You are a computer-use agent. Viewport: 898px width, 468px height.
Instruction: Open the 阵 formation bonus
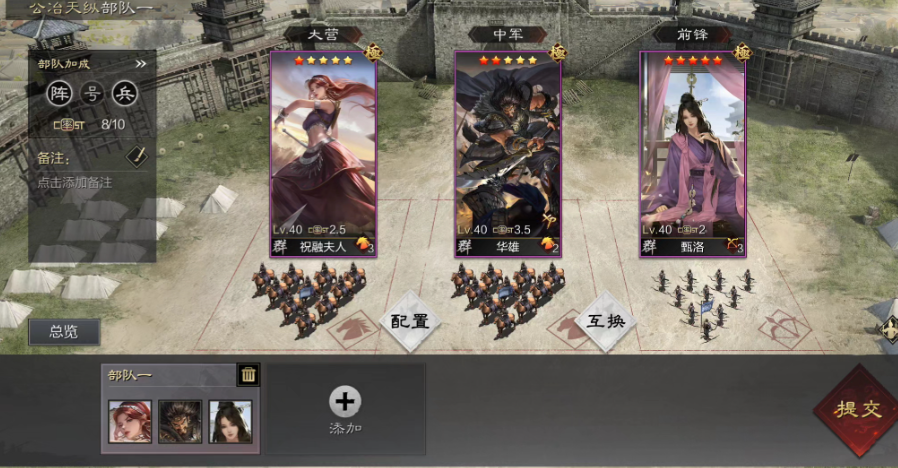click(61, 94)
